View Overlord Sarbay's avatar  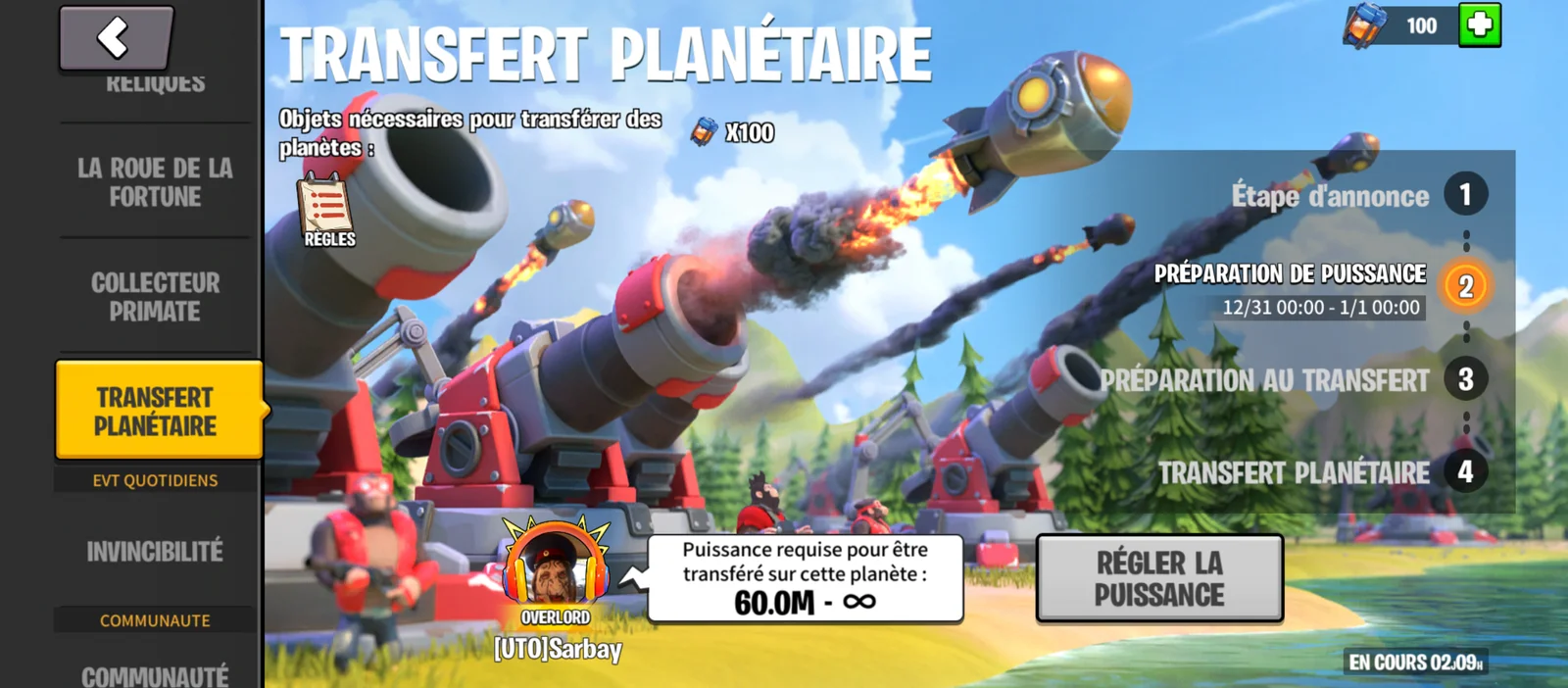(556, 568)
